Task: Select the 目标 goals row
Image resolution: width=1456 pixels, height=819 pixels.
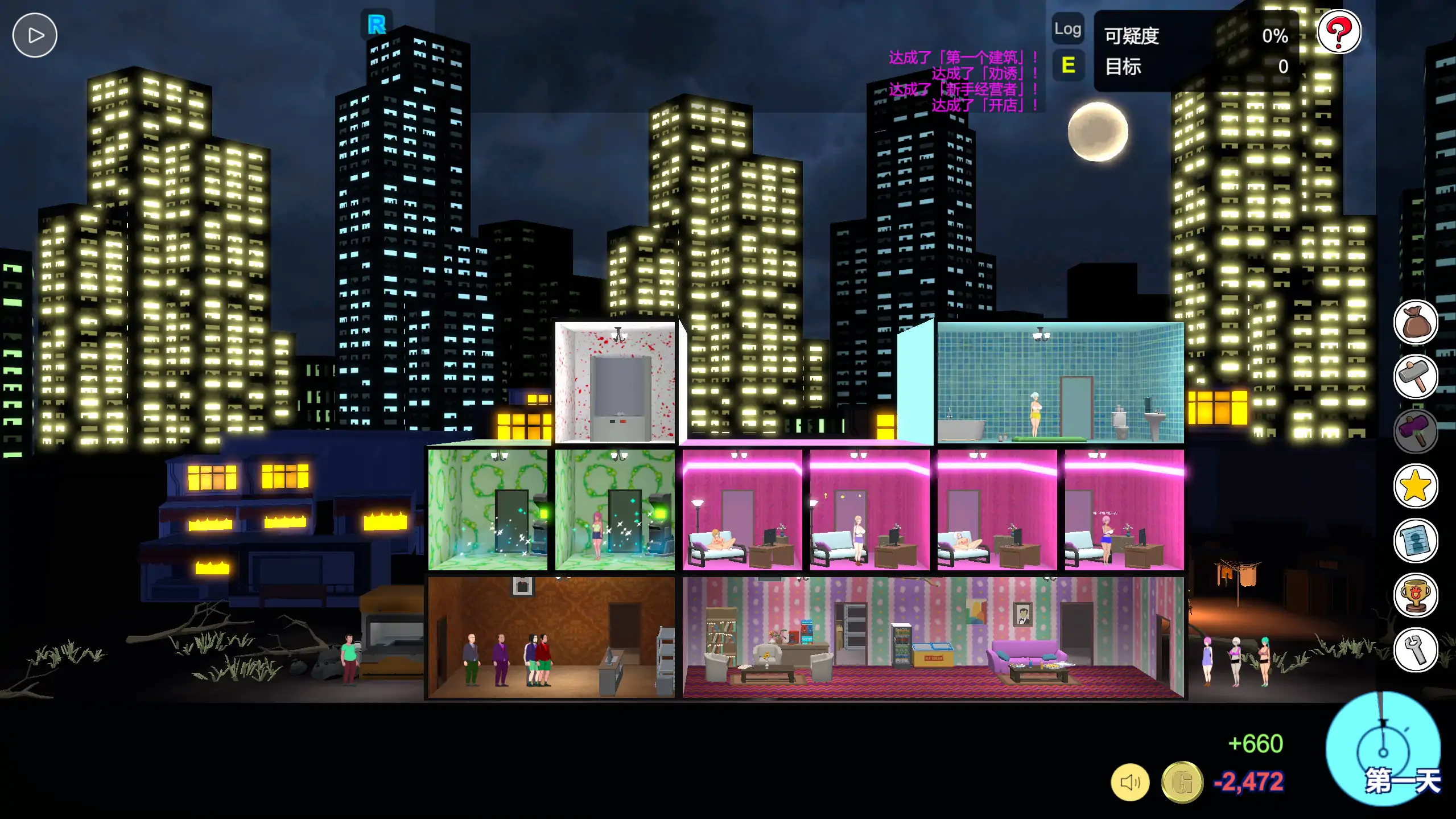Action: coord(1124,67)
